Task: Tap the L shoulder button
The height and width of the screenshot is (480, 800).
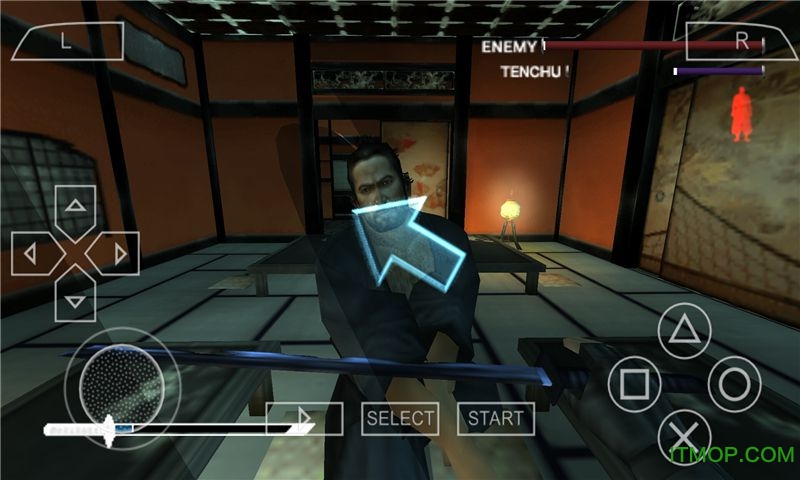Action: point(68,41)
